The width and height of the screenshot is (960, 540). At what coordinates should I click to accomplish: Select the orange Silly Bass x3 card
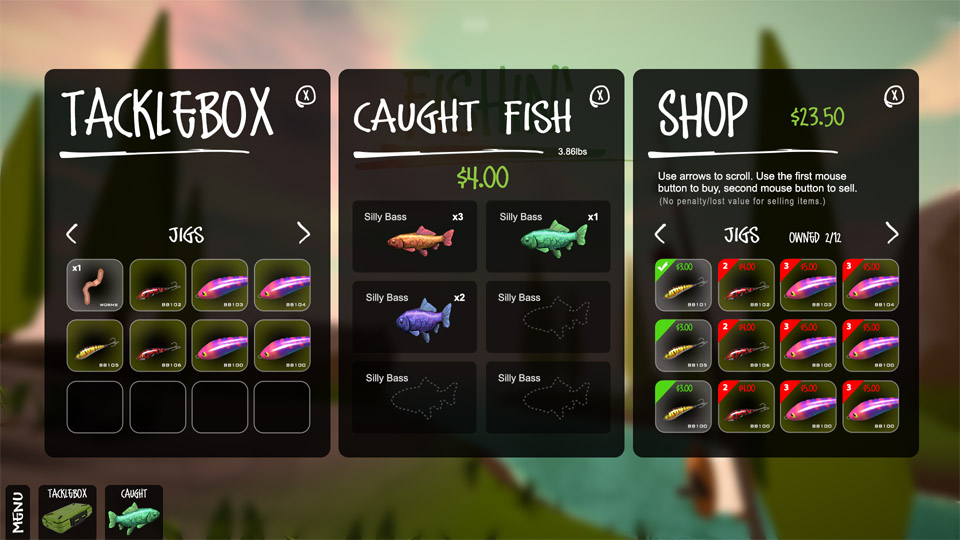[415, 236]
